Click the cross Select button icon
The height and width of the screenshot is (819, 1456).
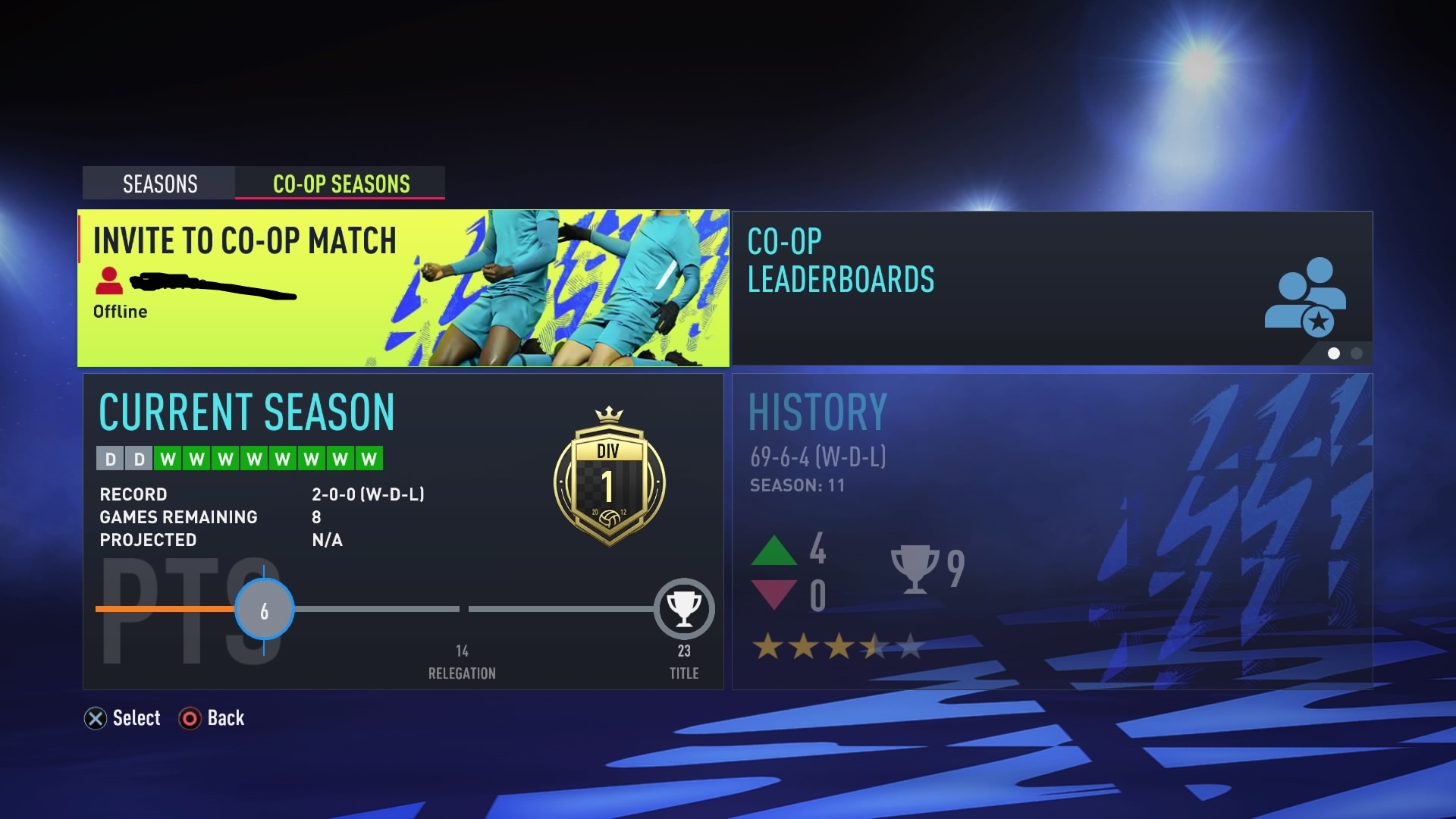95,718
